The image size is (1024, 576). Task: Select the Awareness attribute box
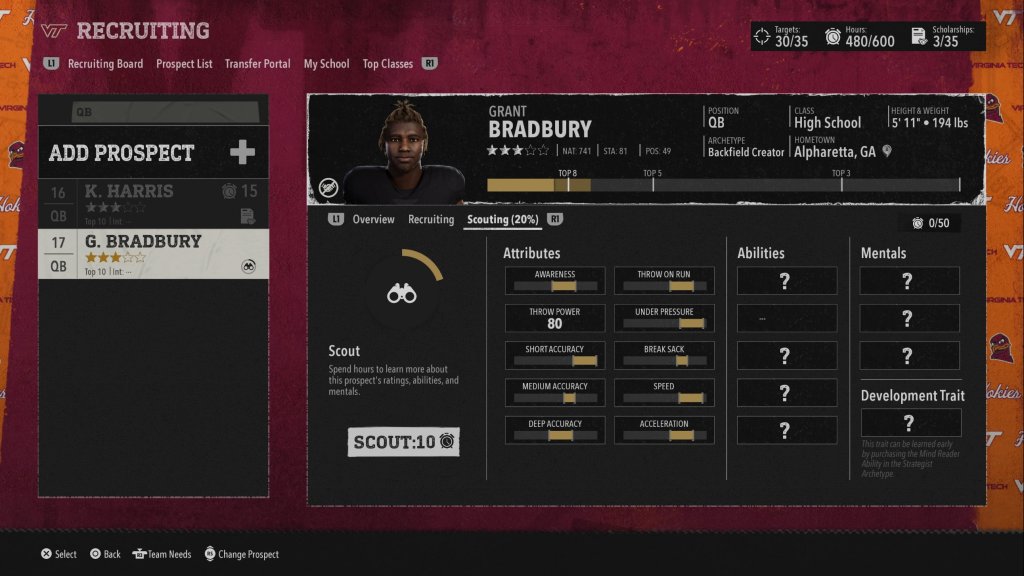click(555, 281)
